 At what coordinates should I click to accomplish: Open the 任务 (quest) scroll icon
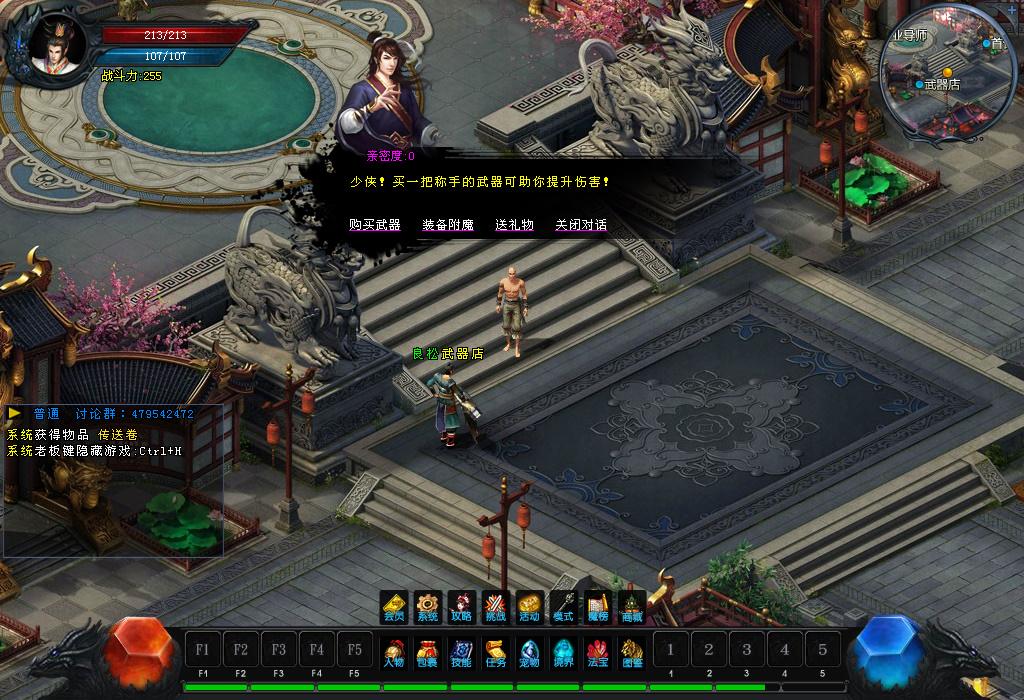496,652
